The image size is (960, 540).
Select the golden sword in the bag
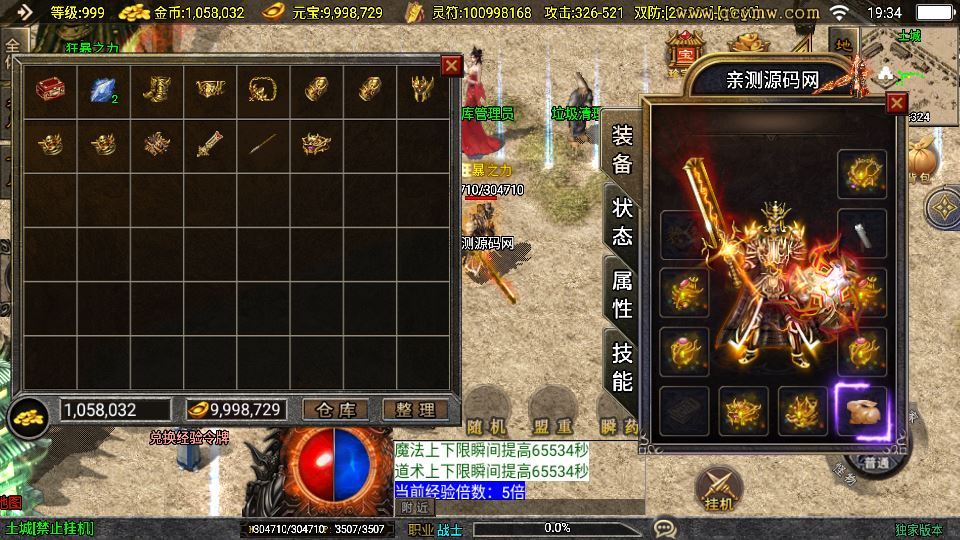(209, 146)
